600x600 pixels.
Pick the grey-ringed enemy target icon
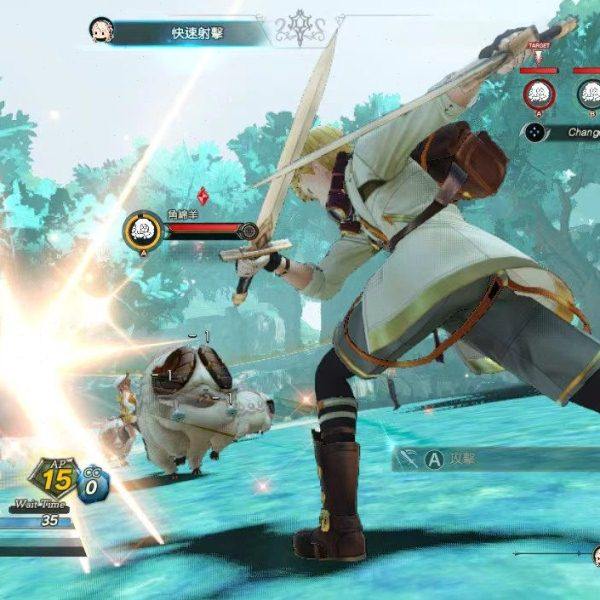590,95
